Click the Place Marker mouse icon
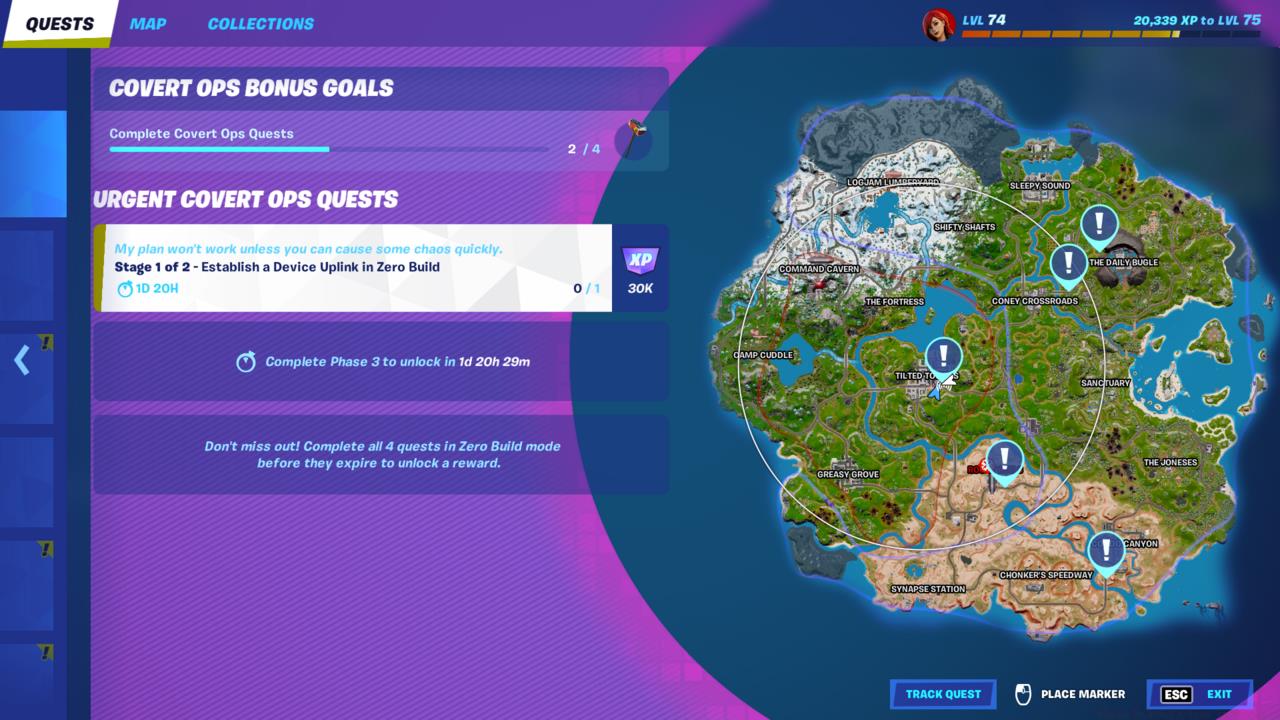This screenshot has width=1280, height=720. pos(1021,693)
